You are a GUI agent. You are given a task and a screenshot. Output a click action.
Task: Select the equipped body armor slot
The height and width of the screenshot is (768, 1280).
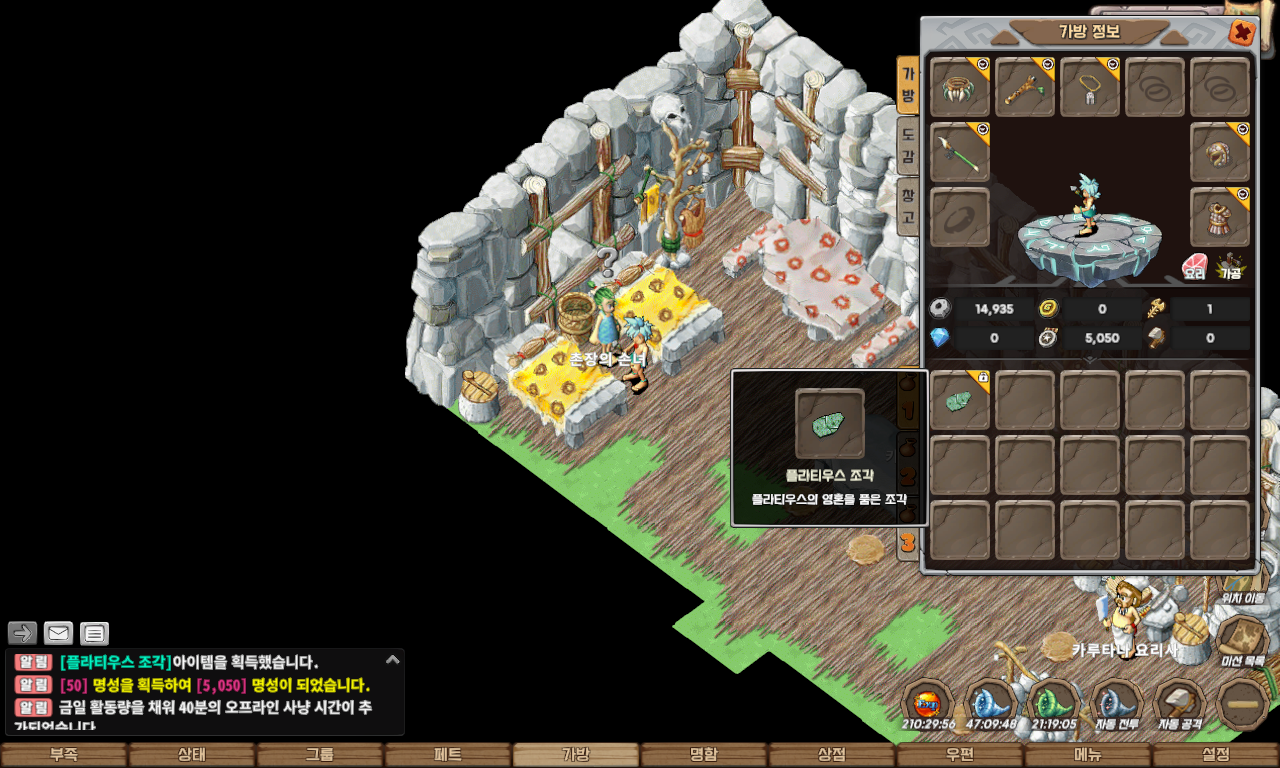1220,217
